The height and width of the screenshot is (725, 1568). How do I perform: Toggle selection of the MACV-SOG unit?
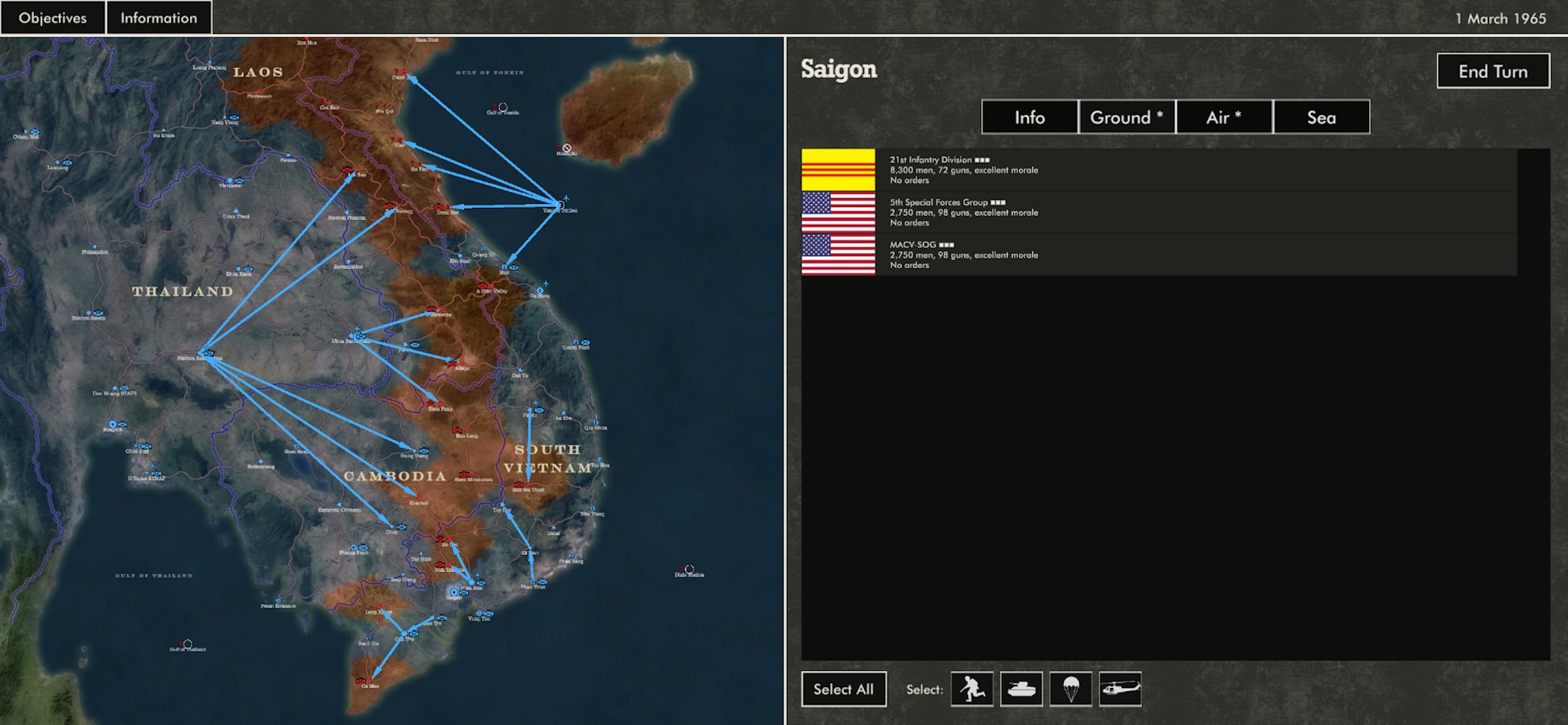click(x=1127, y=254)
